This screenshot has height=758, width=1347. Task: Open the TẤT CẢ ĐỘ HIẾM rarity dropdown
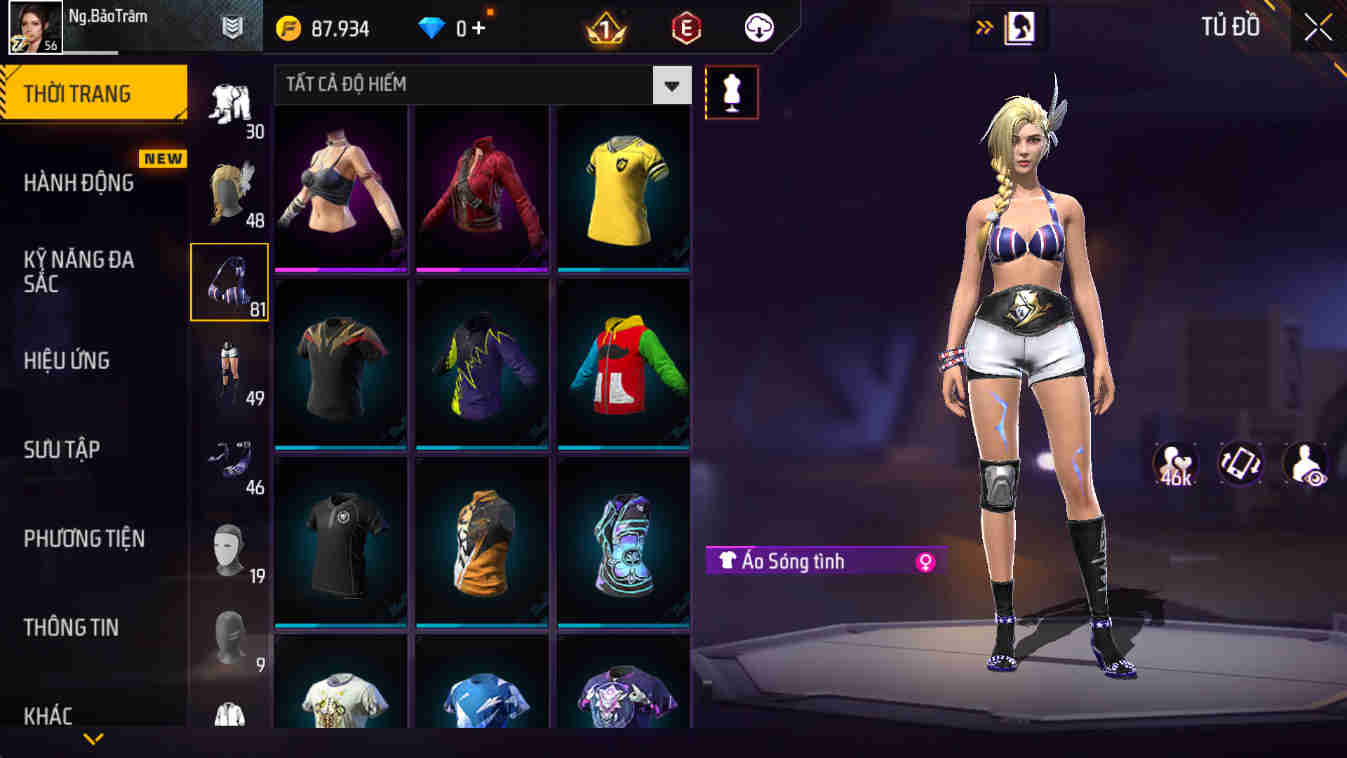tap(672, 85)
